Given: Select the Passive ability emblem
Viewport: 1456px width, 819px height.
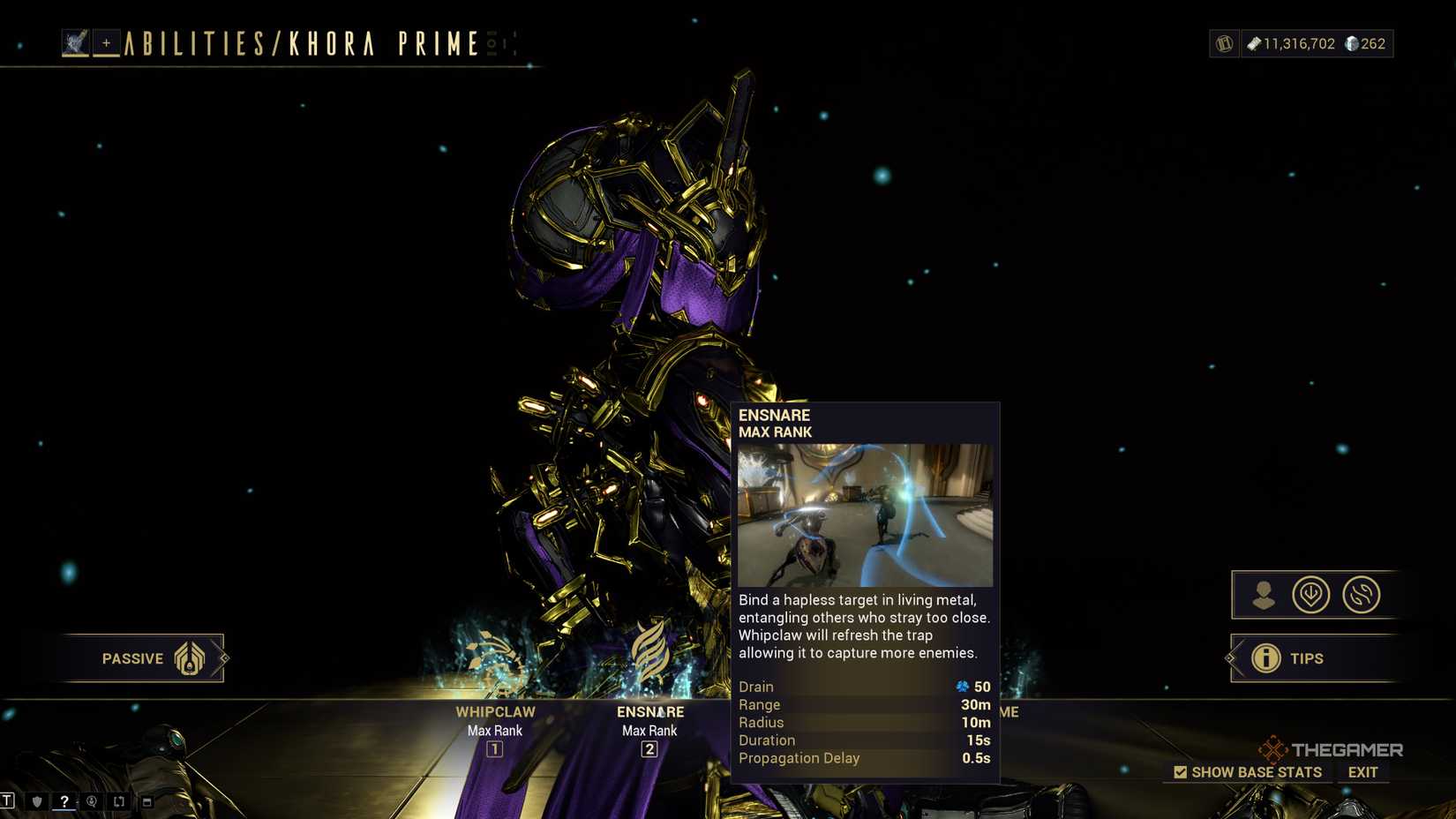Looking at the screenshot, I should (188, 658).
